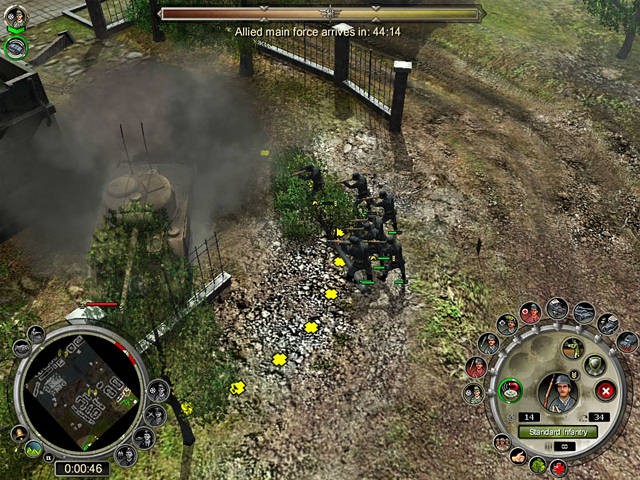The height and width of the screenshot is (480, 640).
Task: Activate the shield defensive stance icon
Action: 594,365
